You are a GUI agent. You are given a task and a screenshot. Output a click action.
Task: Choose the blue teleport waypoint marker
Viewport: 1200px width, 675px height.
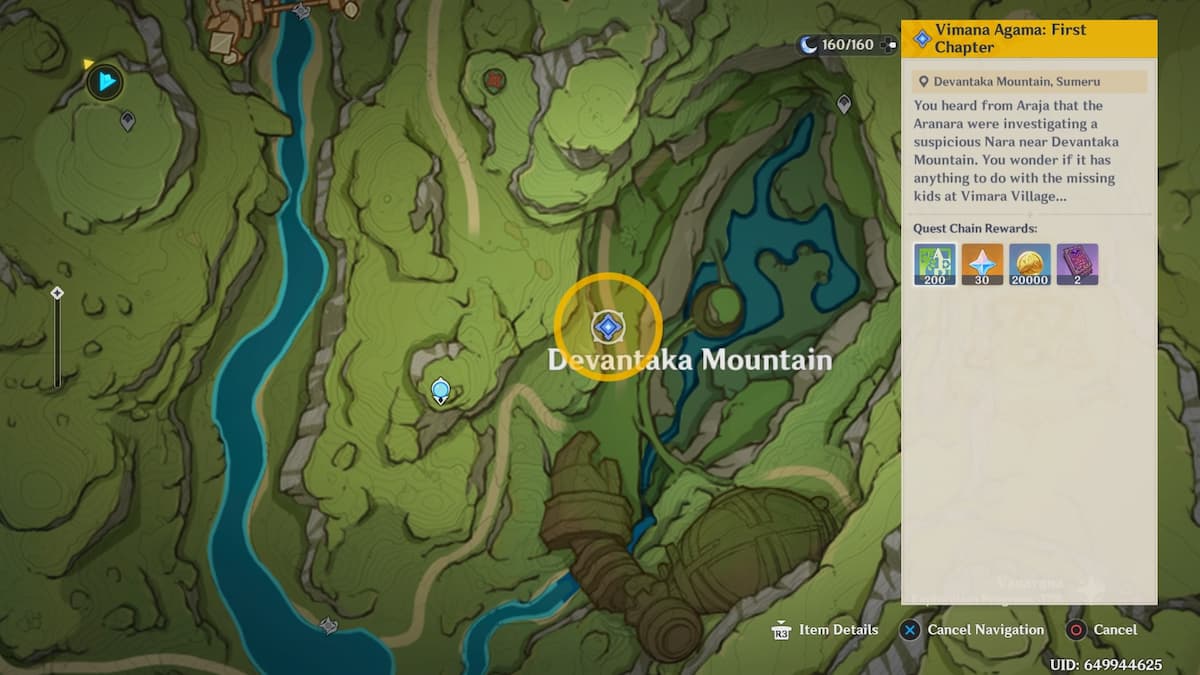439,389
